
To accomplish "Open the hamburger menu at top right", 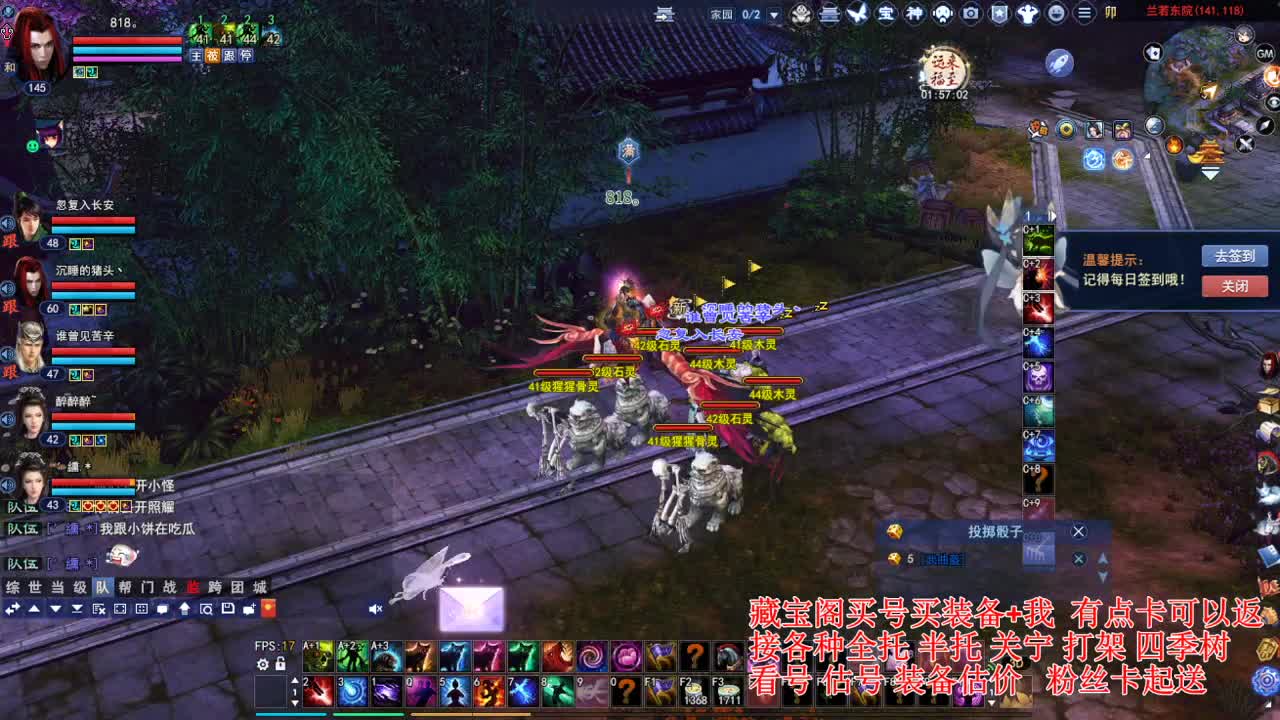I will pyautogui.click(x=1084, y=13).
